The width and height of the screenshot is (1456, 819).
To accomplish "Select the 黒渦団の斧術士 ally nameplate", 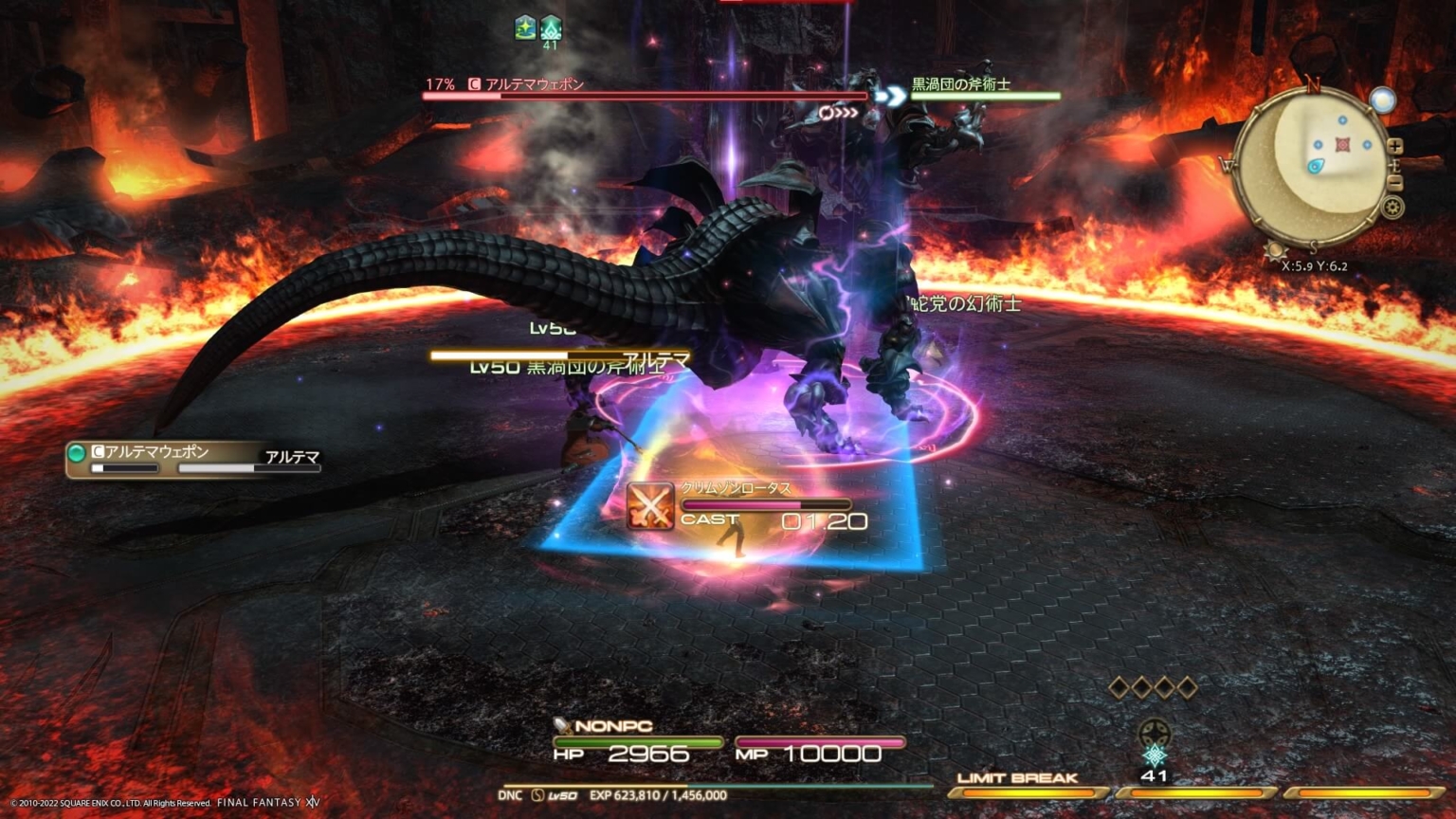I will 963,82.
